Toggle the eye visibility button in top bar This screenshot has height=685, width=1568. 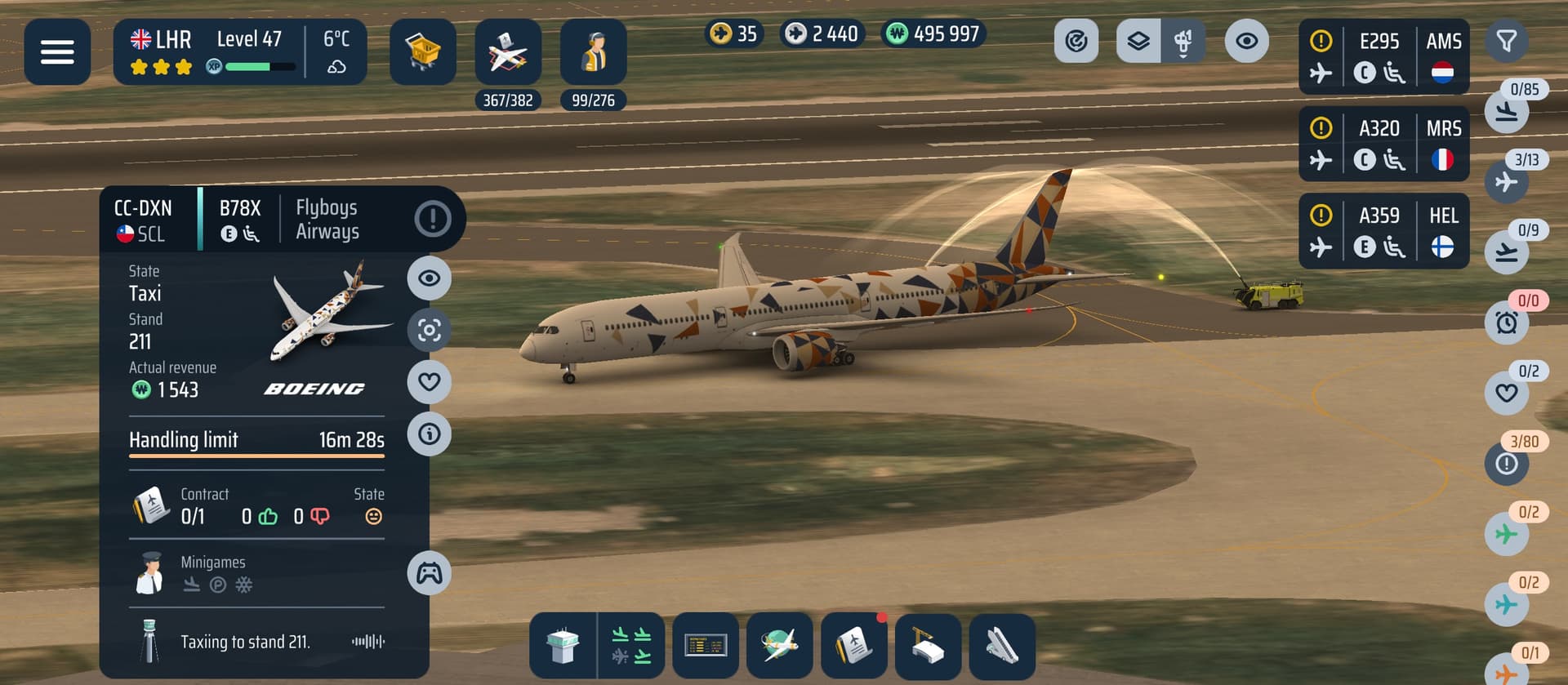(1246, 41)
